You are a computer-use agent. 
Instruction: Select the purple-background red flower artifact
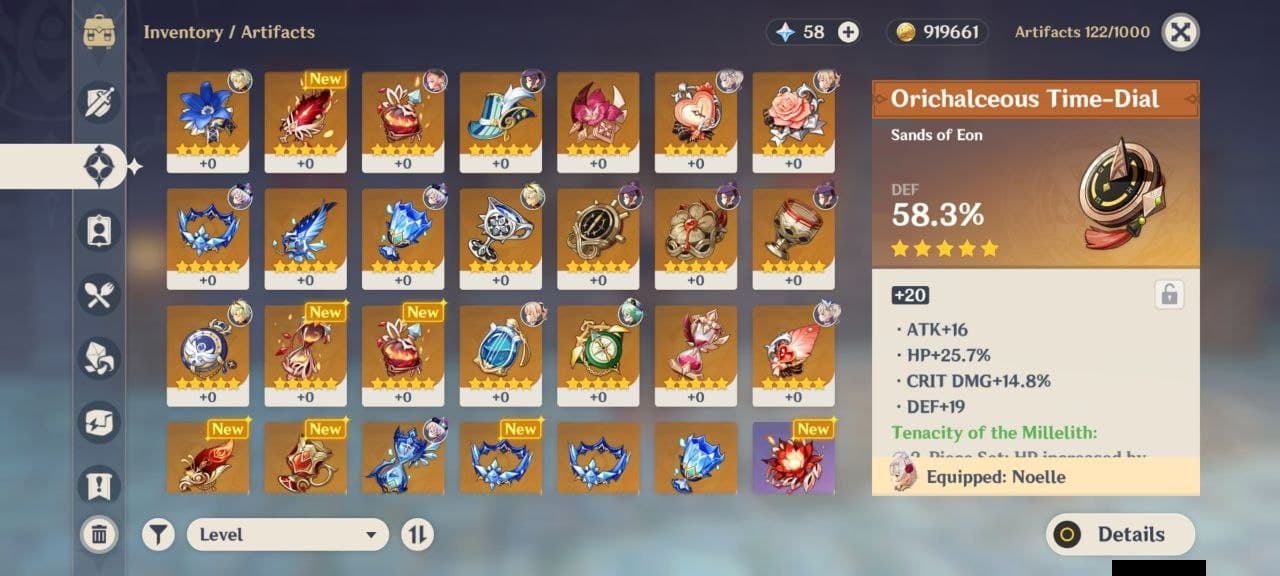[793, 458]
